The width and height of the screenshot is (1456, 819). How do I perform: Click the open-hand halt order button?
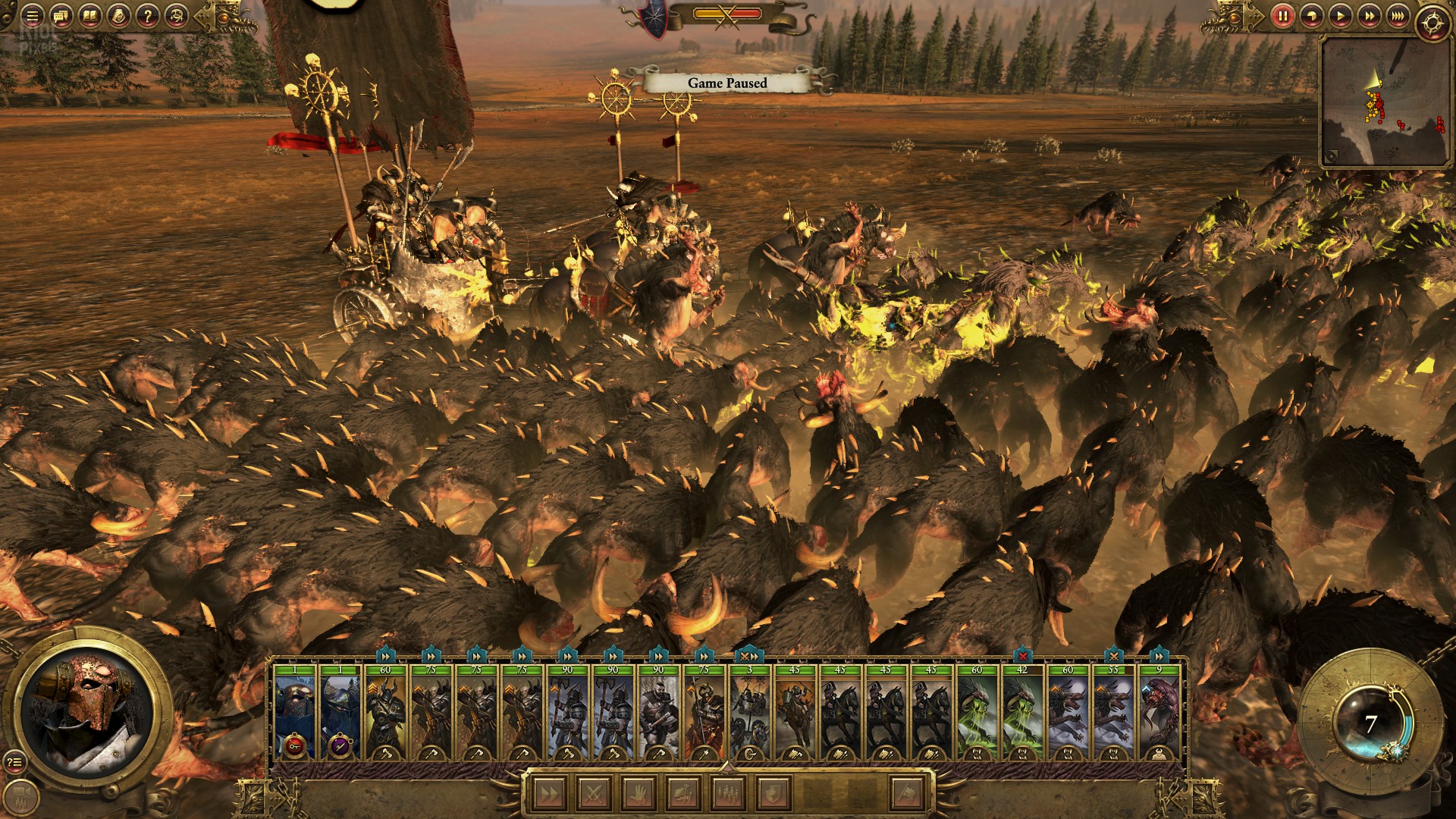click(639, 794)
